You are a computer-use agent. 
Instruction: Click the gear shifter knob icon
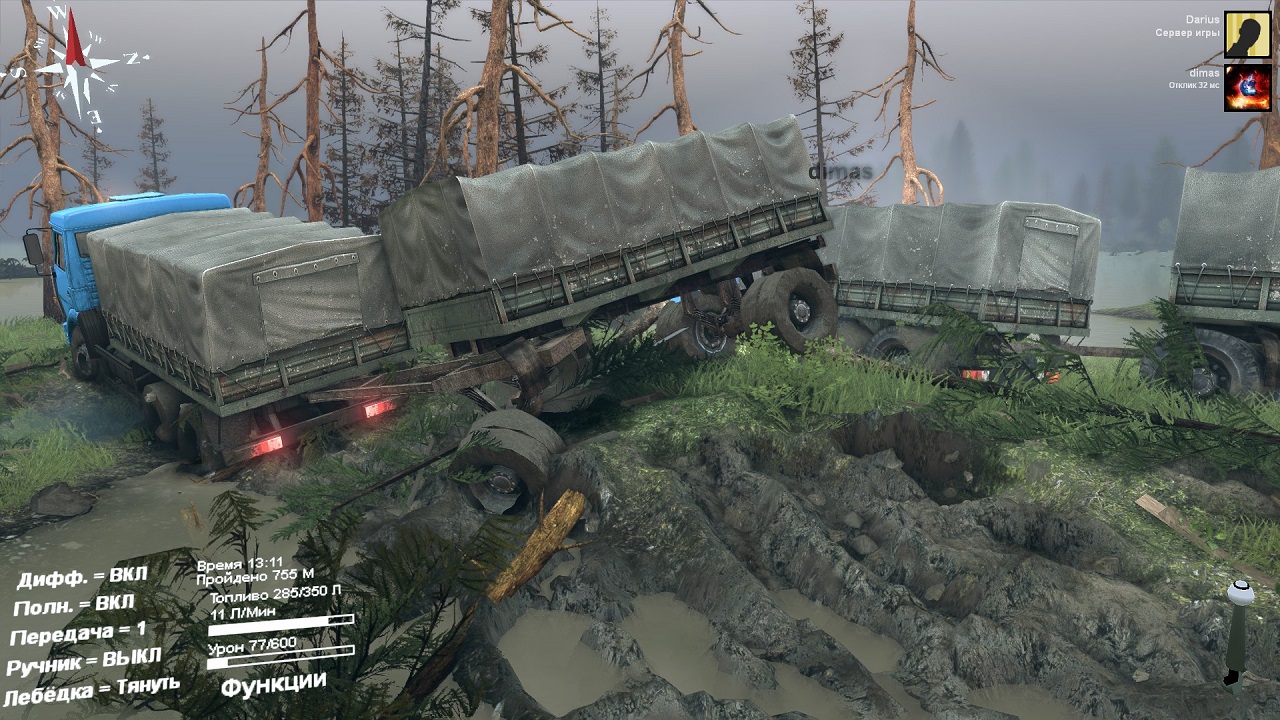[1240, 594]
